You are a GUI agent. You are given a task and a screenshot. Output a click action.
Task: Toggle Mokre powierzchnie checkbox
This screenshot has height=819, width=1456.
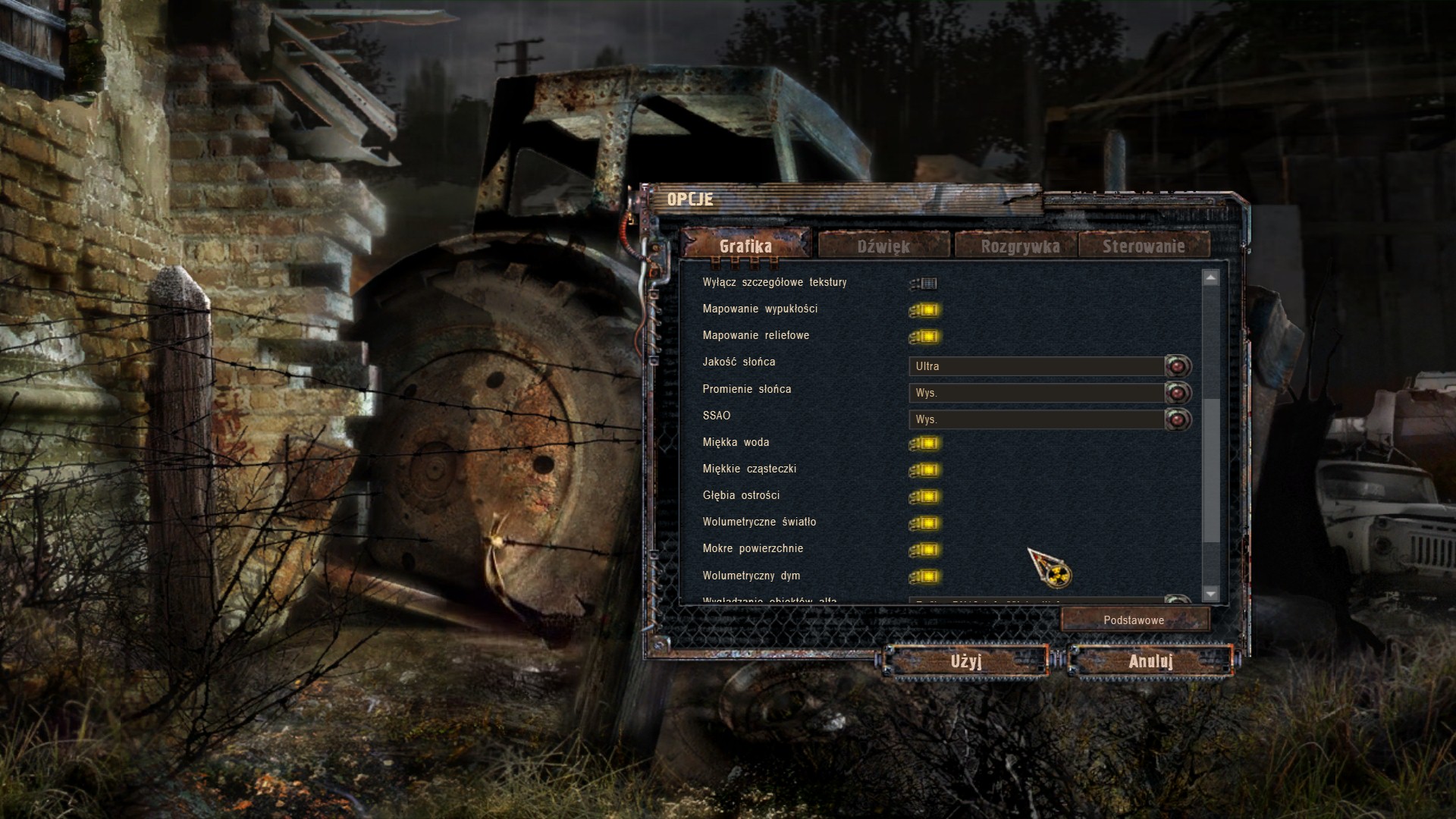926,550
